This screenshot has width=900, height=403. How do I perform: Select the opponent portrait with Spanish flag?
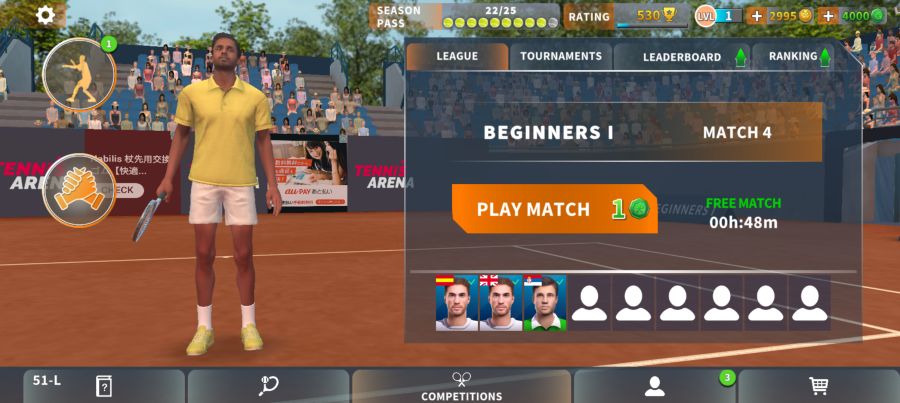click(456, 303)
